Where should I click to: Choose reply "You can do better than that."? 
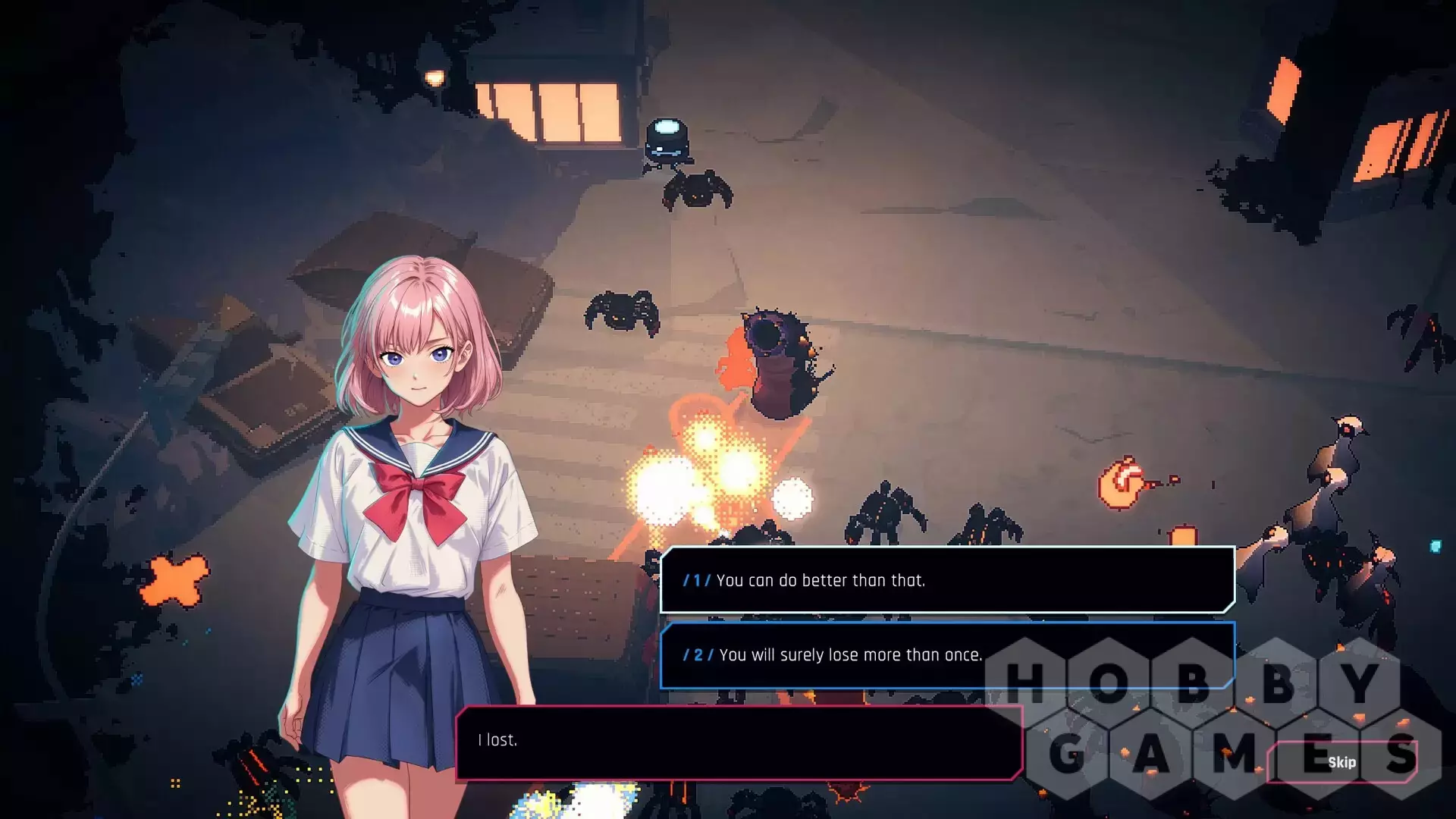click(x=946, y=580)
